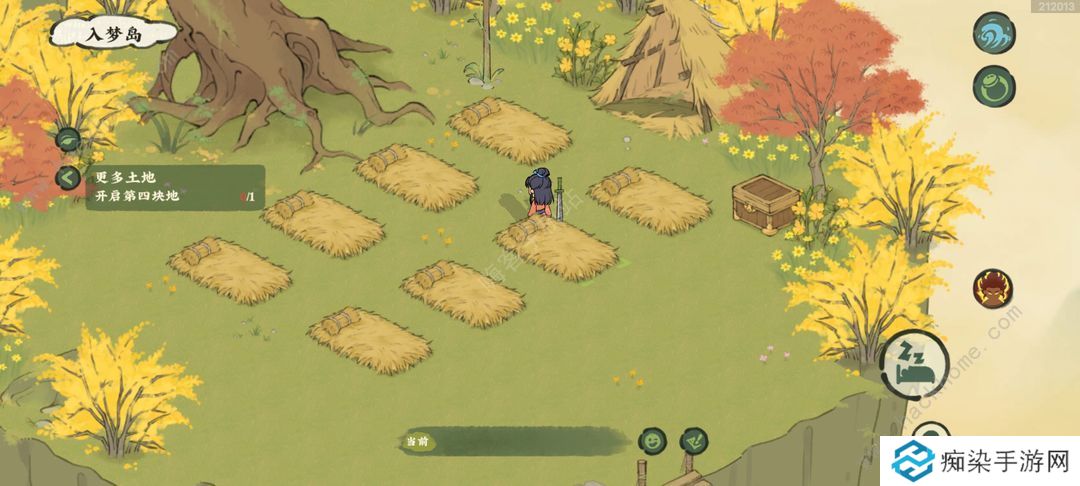The width and height of the screenshot is (1080, 486).
Task: Open the smiley face emote button
Action: click(x=653, y=440)
